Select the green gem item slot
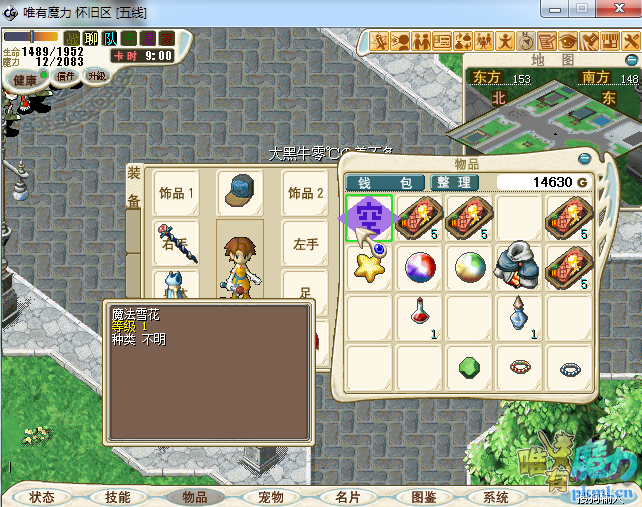The width and height of the screenshot is (642, 507). click(x=471, y=366)
